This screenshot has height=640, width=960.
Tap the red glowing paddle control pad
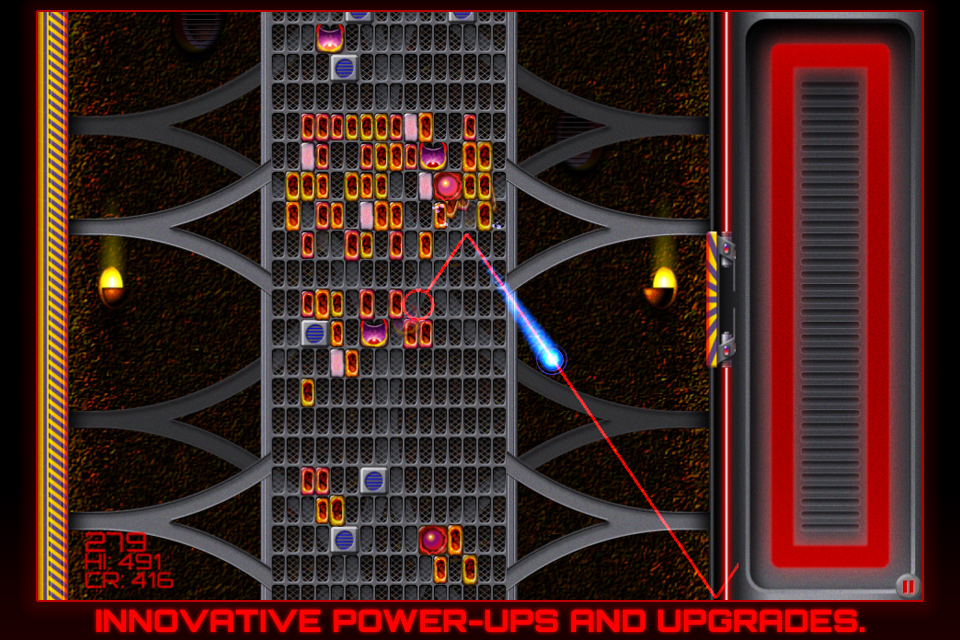coord(829,305)
